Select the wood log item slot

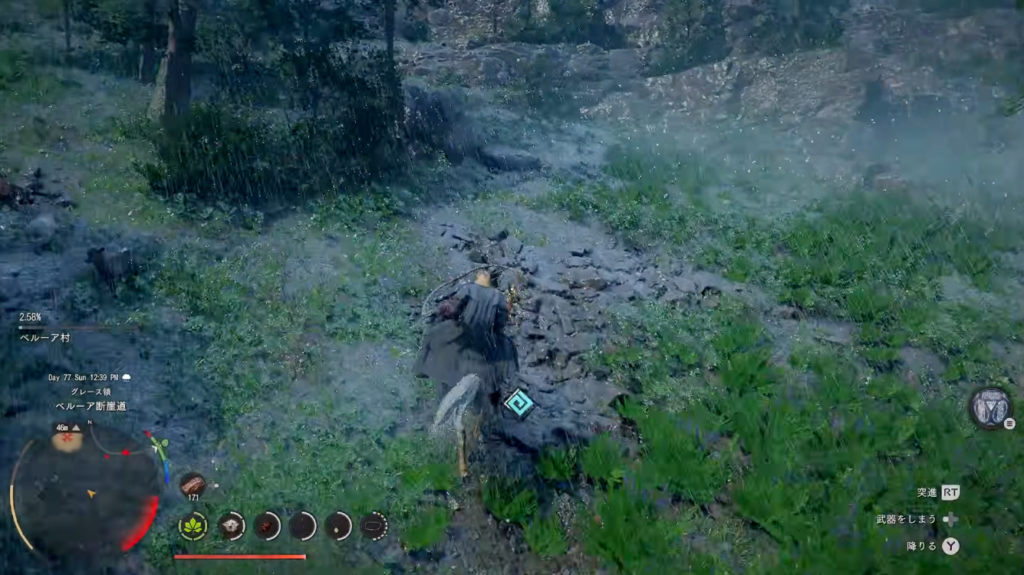pos(193,484)
